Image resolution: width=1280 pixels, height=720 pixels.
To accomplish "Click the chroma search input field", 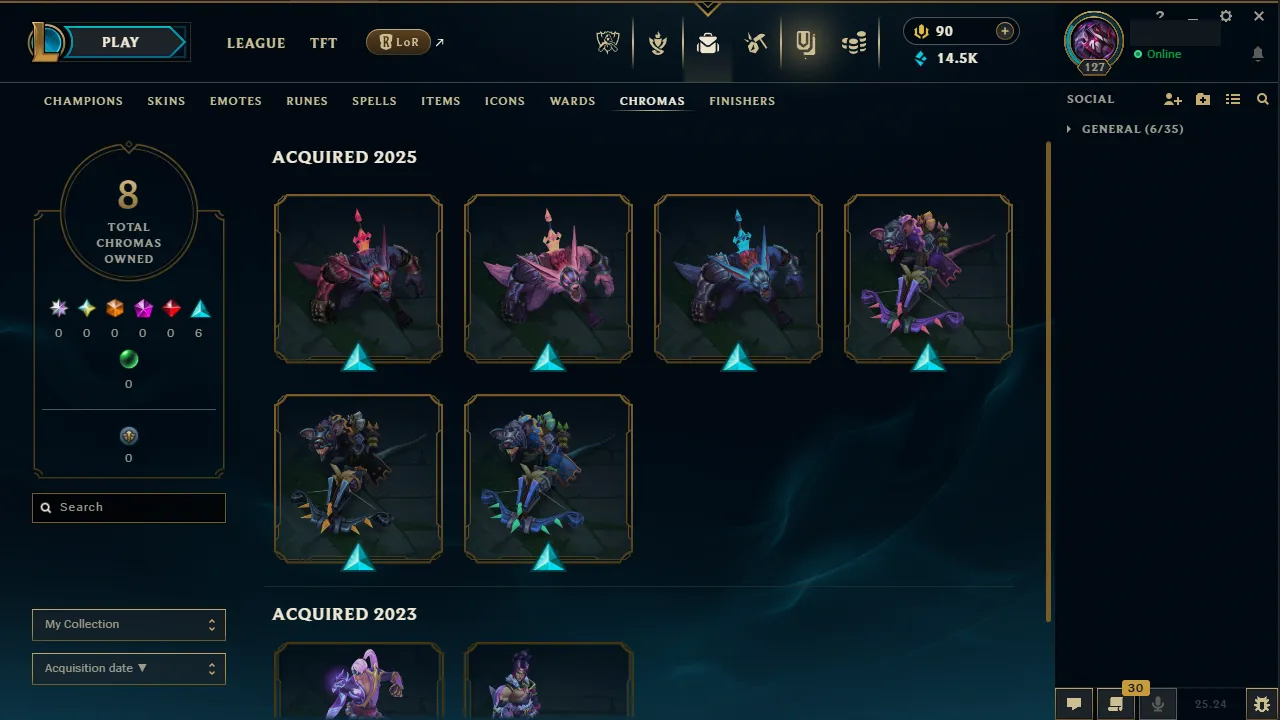I will pos(128,507).
